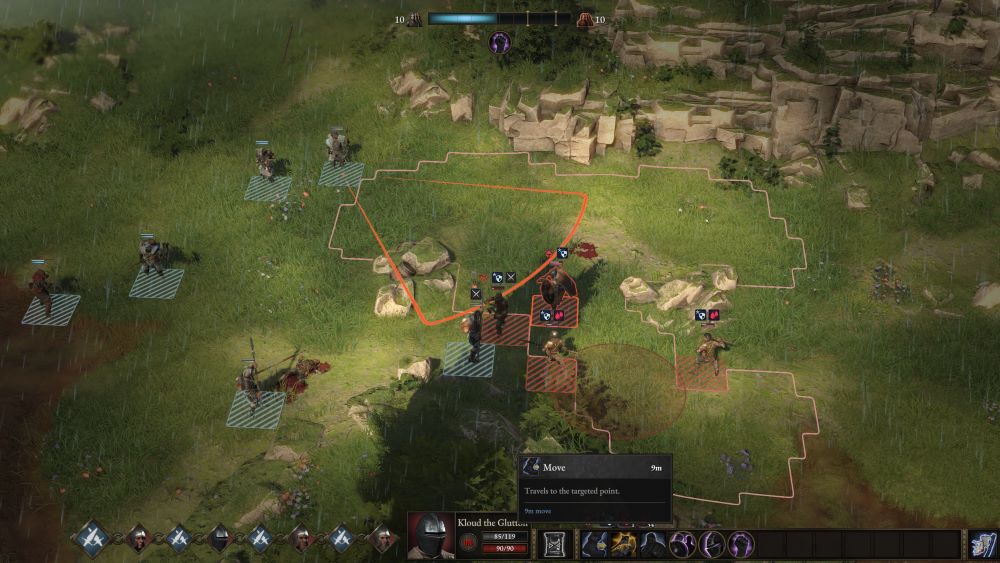The height and width of the screenshot is (563, 1000).
Task: Select the purple helmeted-head ability
Action: 713,544
